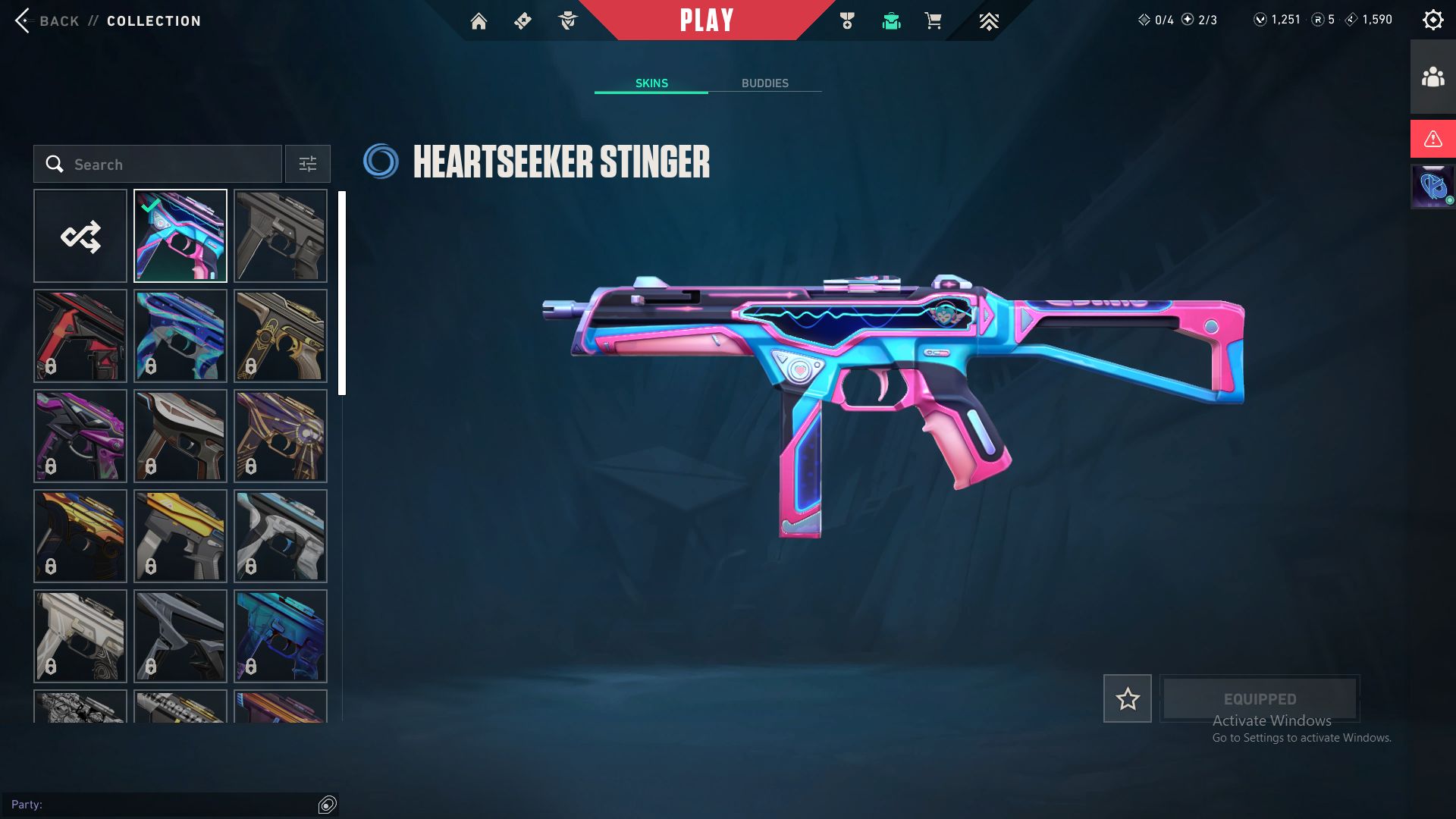Click the Party chat box
This screenshot has height=819, width=1456.
[x=163, y=805]
